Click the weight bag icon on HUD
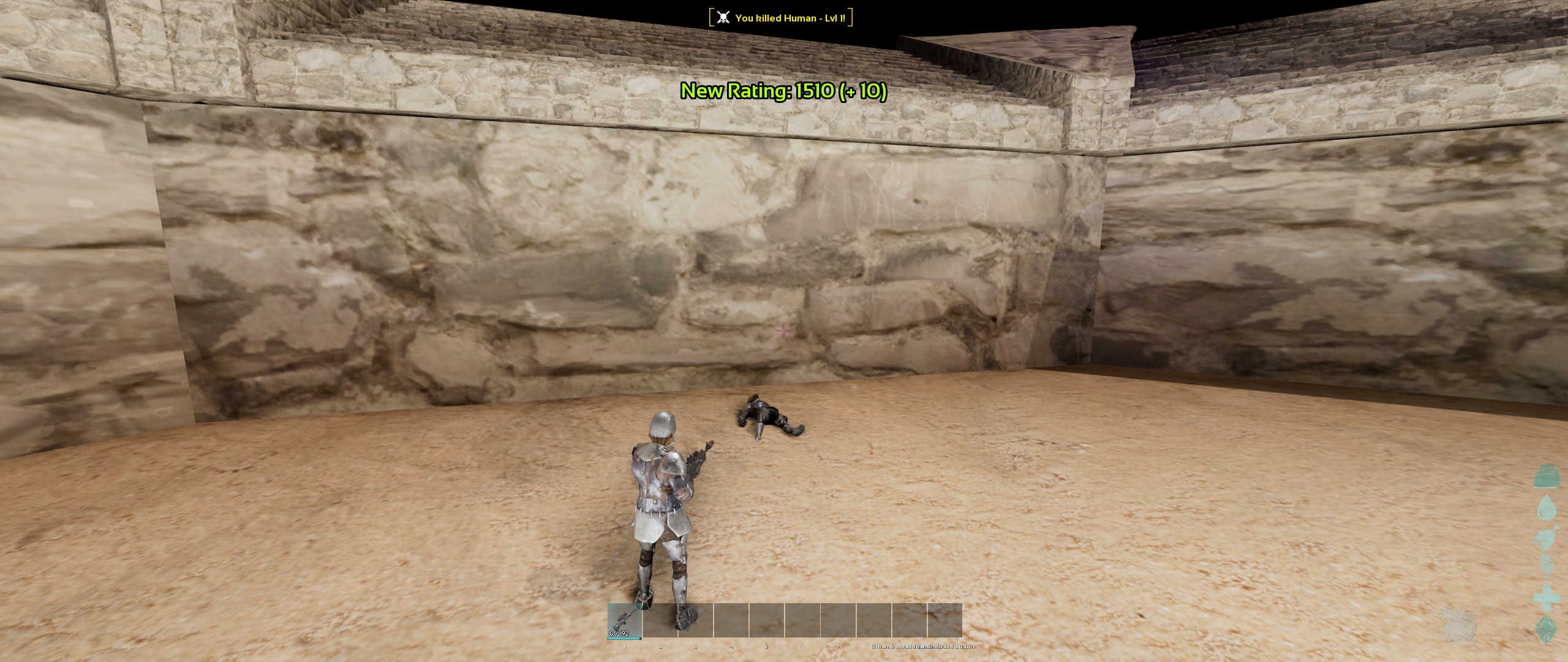The width and height of the screenshot is (1568, 662). 1545,480
